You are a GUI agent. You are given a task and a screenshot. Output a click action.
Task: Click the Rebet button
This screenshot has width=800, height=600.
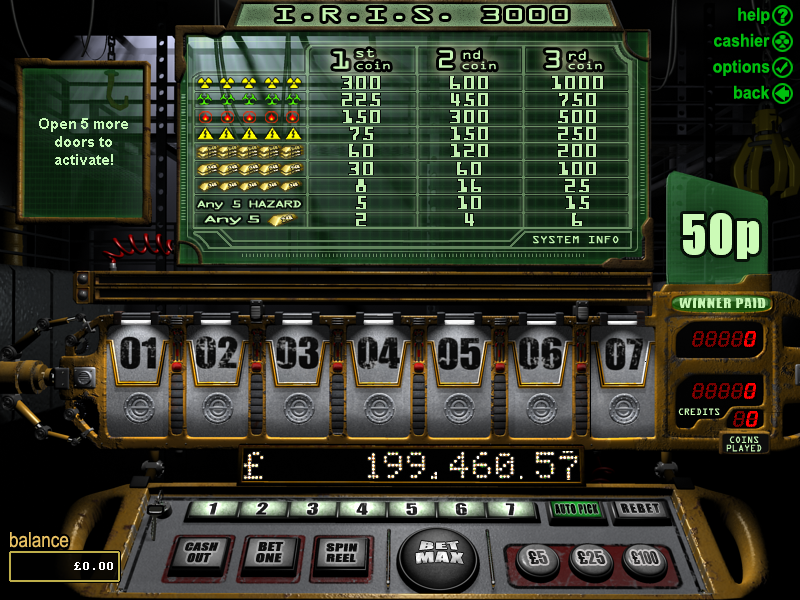pos(639,510)
